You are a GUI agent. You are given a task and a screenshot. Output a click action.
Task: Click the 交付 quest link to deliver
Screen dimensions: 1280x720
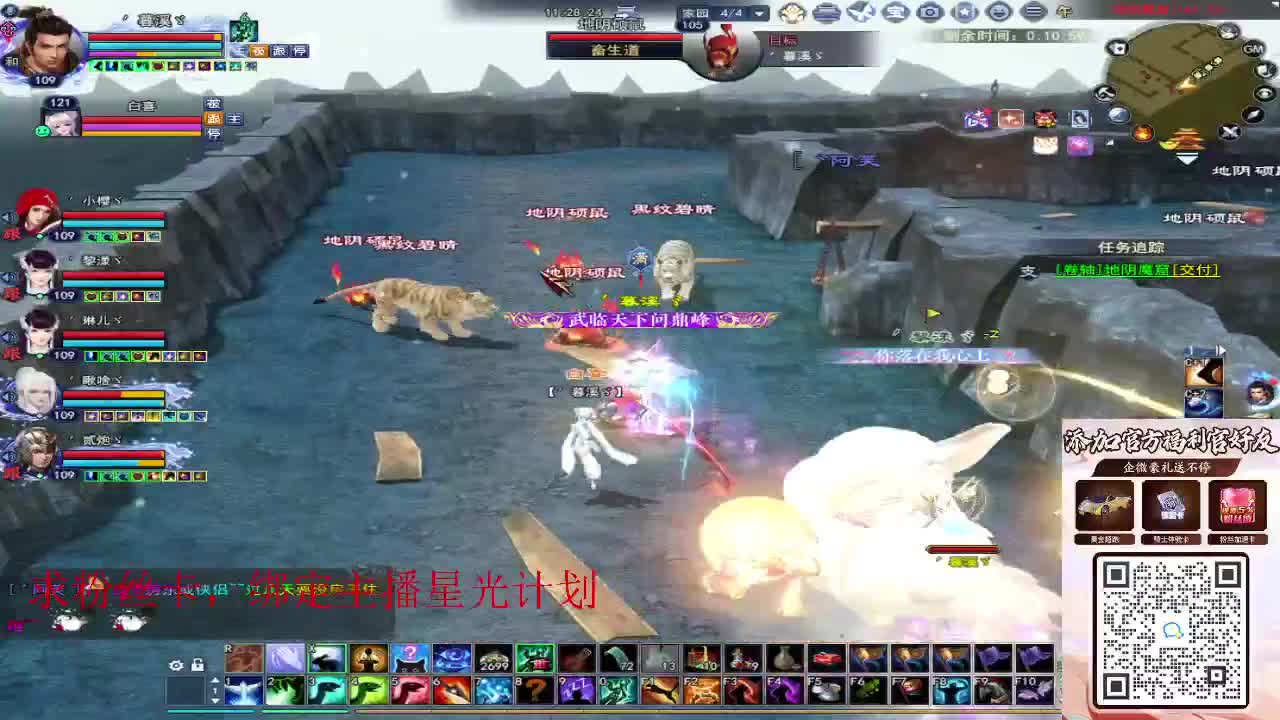tap(1196, 270)
